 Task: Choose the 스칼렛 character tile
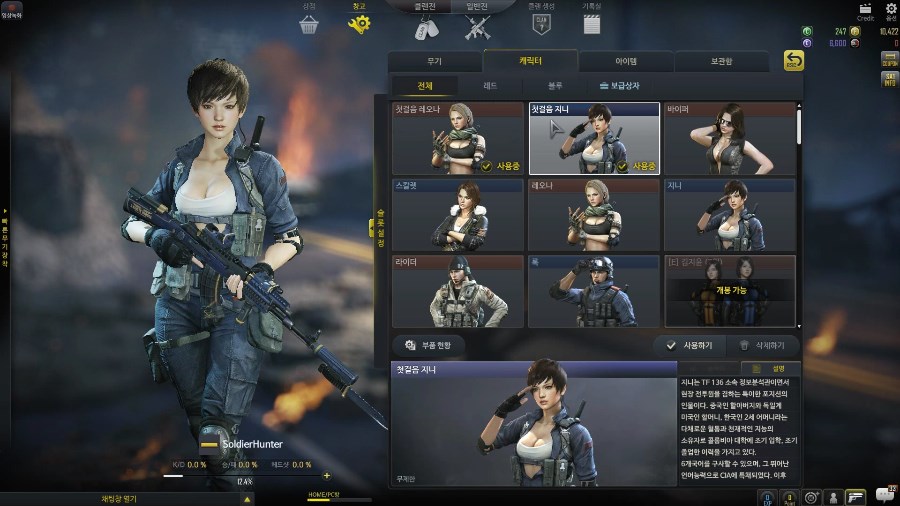click(x=458, y=214)
